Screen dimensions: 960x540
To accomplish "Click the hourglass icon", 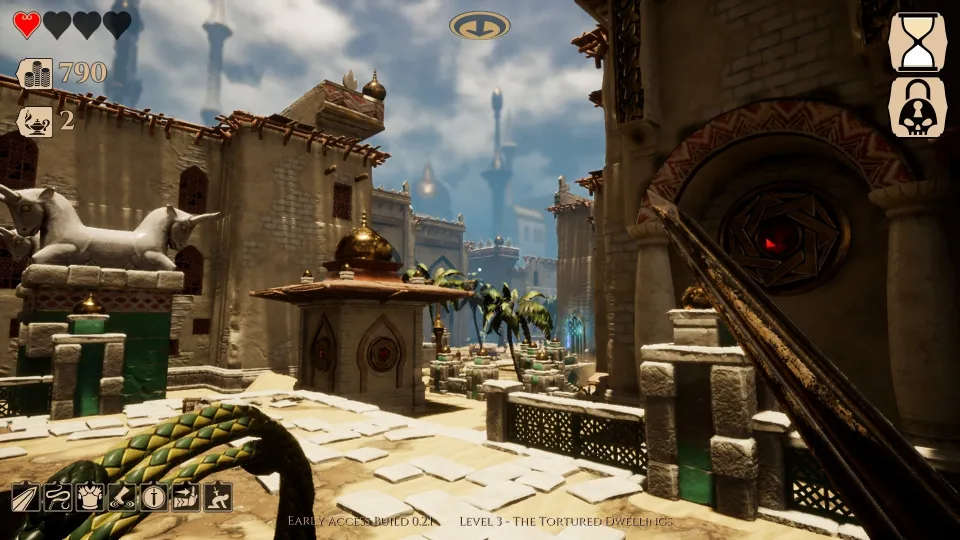I will (x=917, y=42).
